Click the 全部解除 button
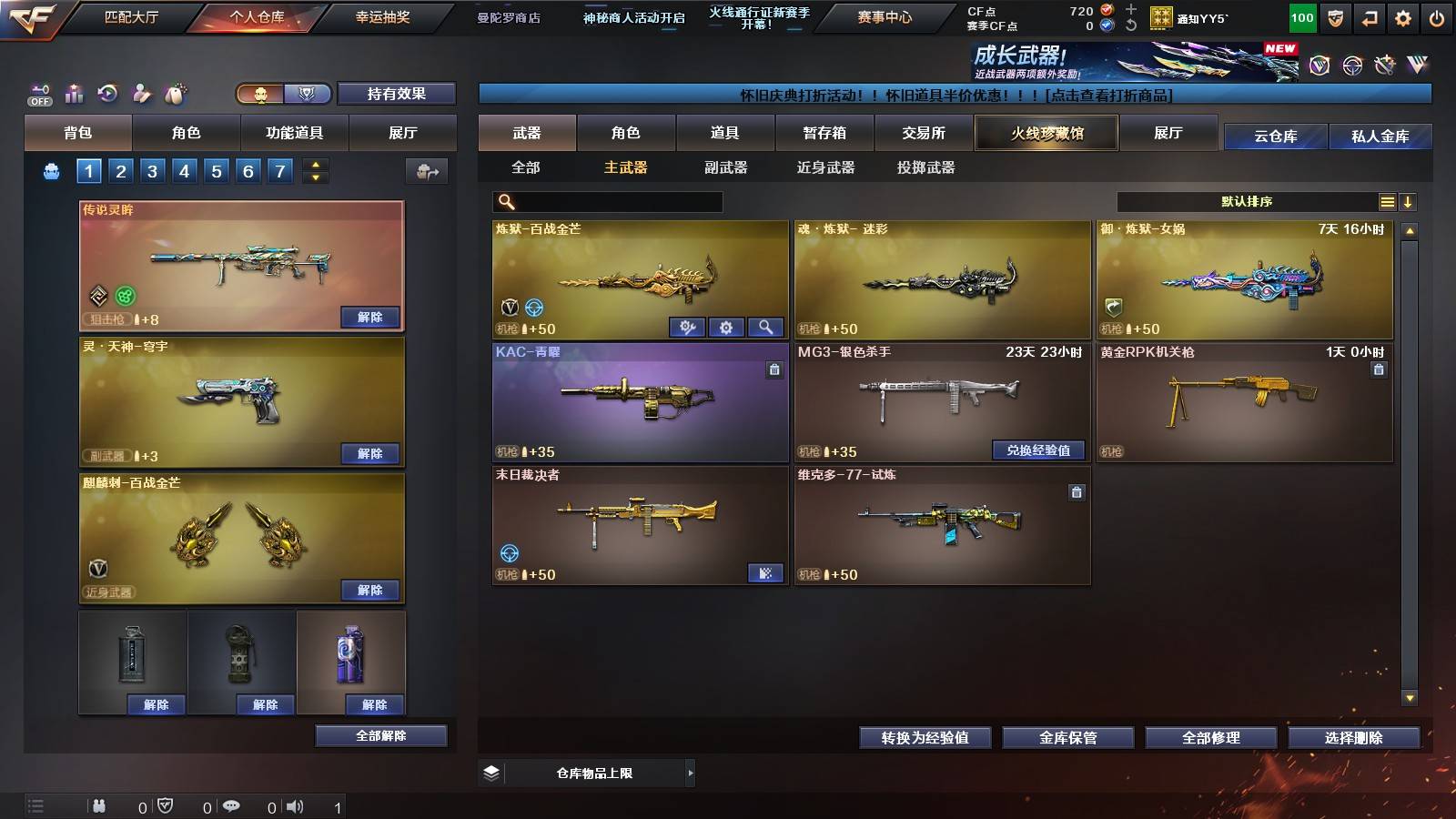1456x819 pixels. pyautogui.click(x=380, y=735)
